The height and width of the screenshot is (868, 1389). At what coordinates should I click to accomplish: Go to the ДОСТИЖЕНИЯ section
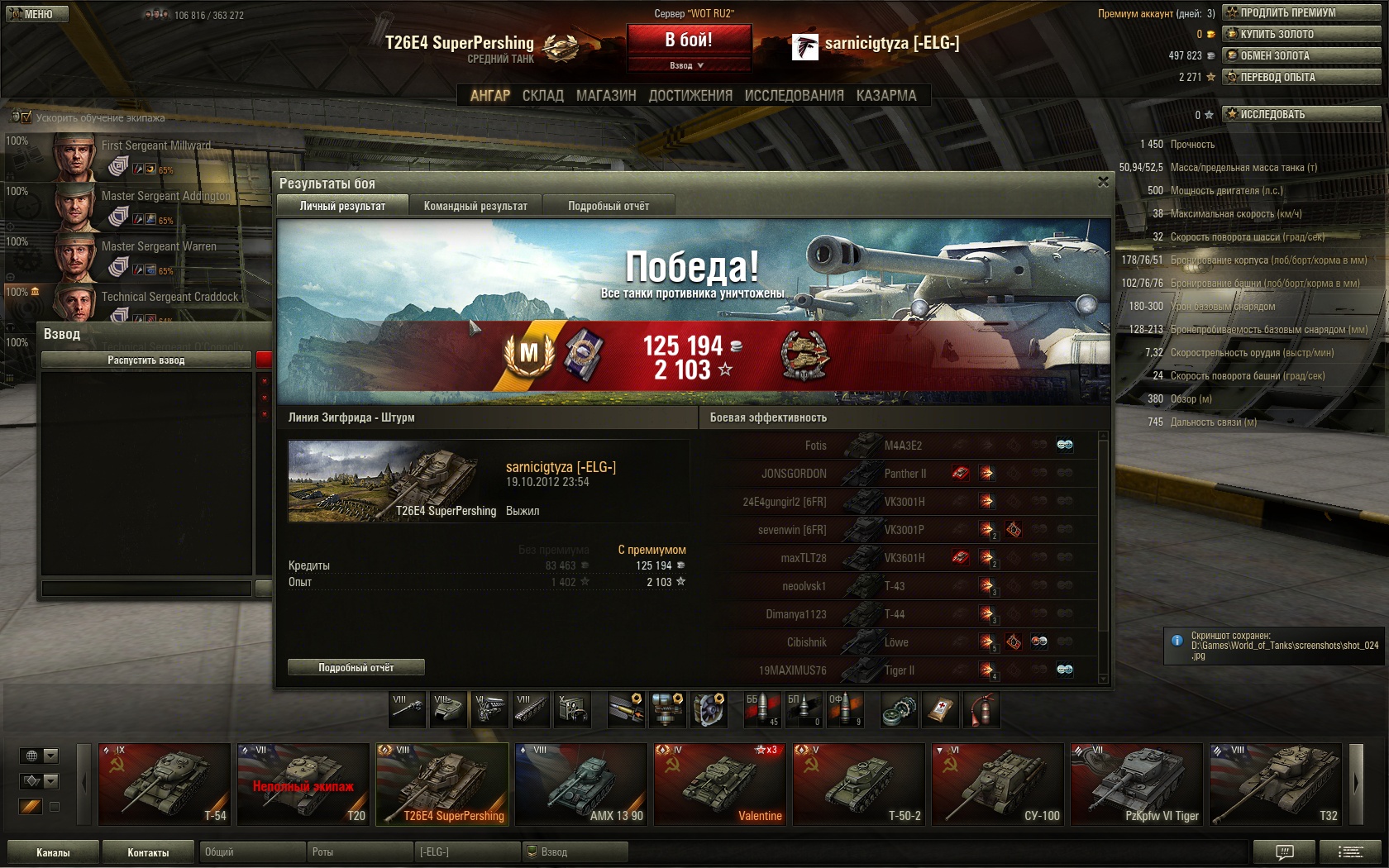(690, 96)
